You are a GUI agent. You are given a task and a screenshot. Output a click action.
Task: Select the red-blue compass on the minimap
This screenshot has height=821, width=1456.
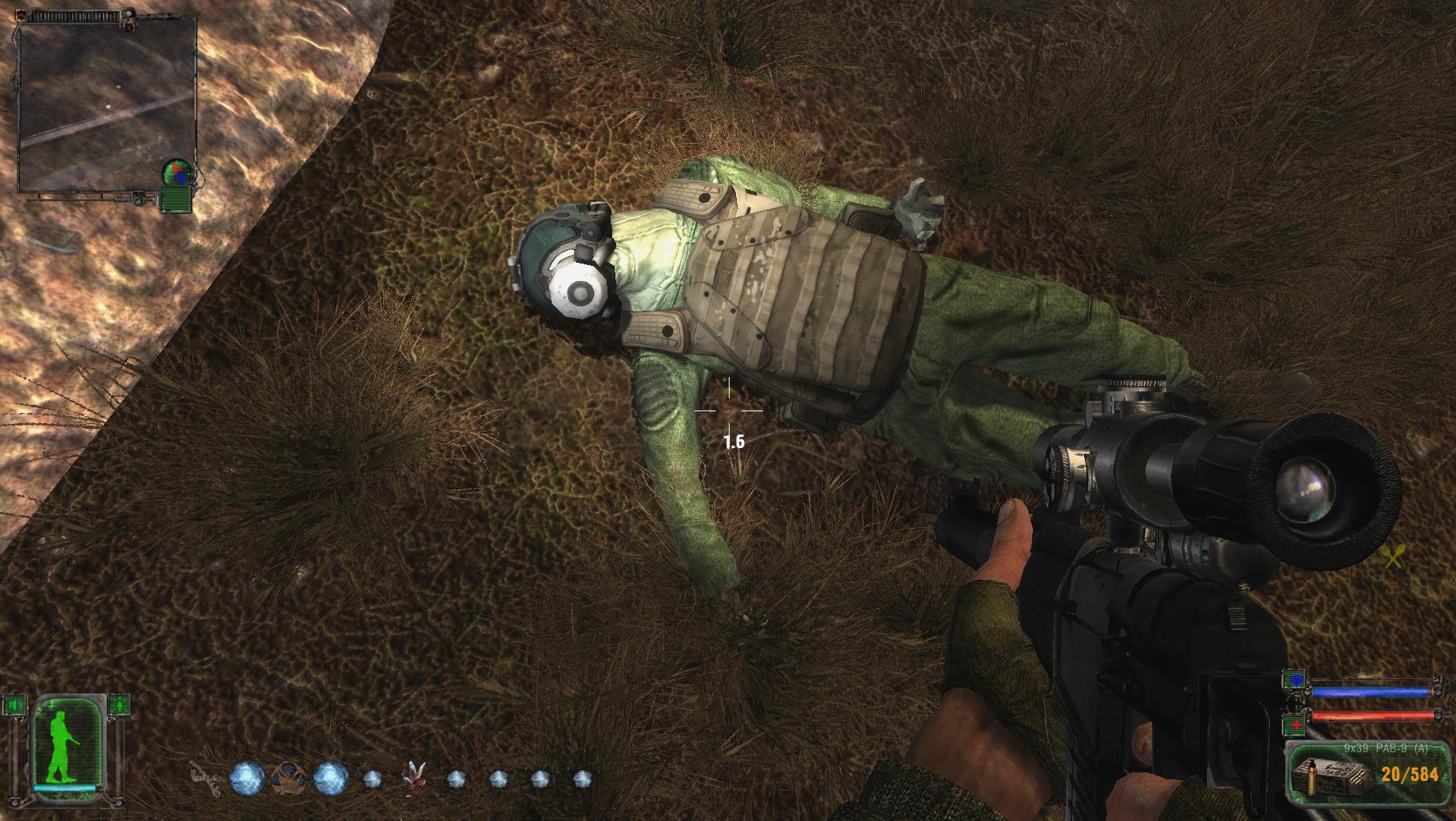pos(177,171)
